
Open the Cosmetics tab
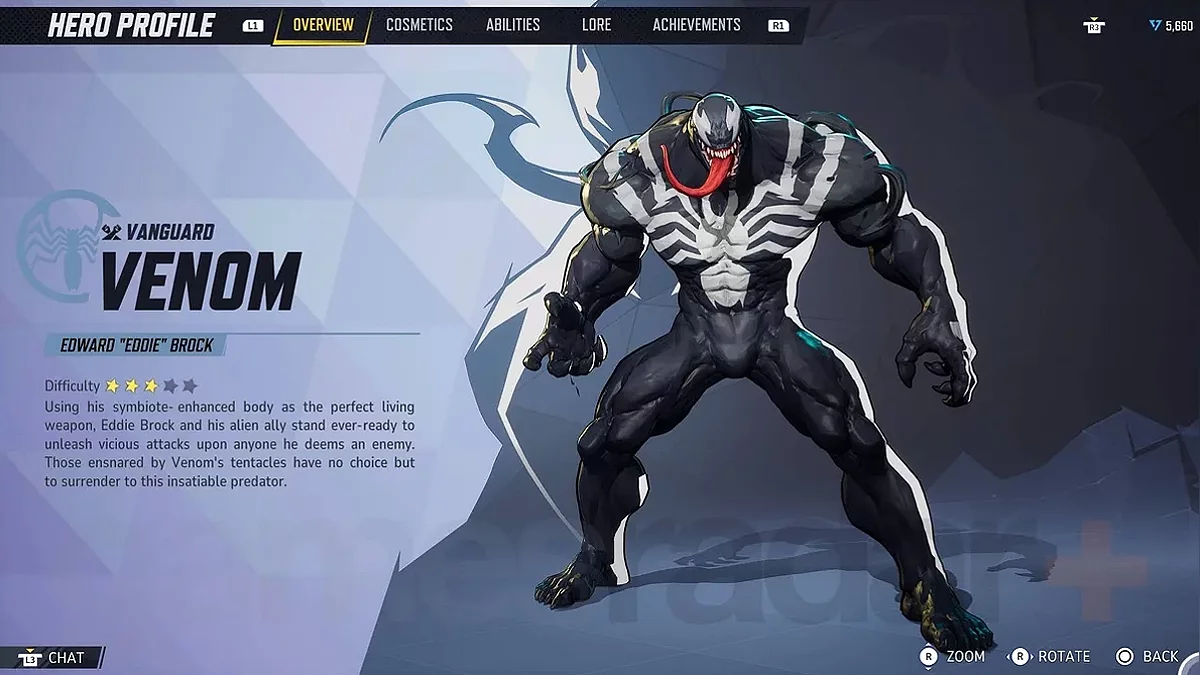[x=419, y=25]
